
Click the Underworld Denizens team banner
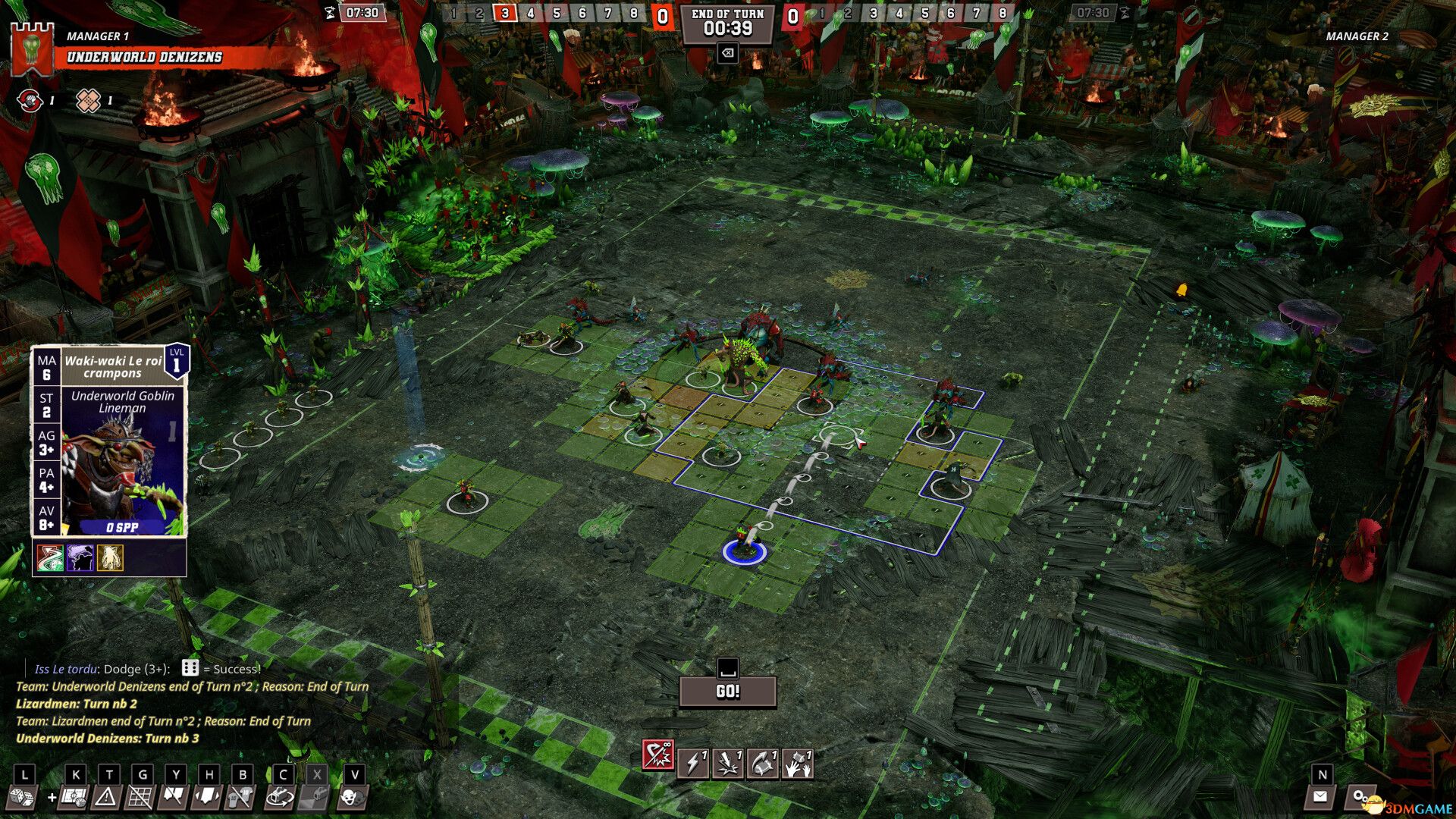tap(144, 55)
